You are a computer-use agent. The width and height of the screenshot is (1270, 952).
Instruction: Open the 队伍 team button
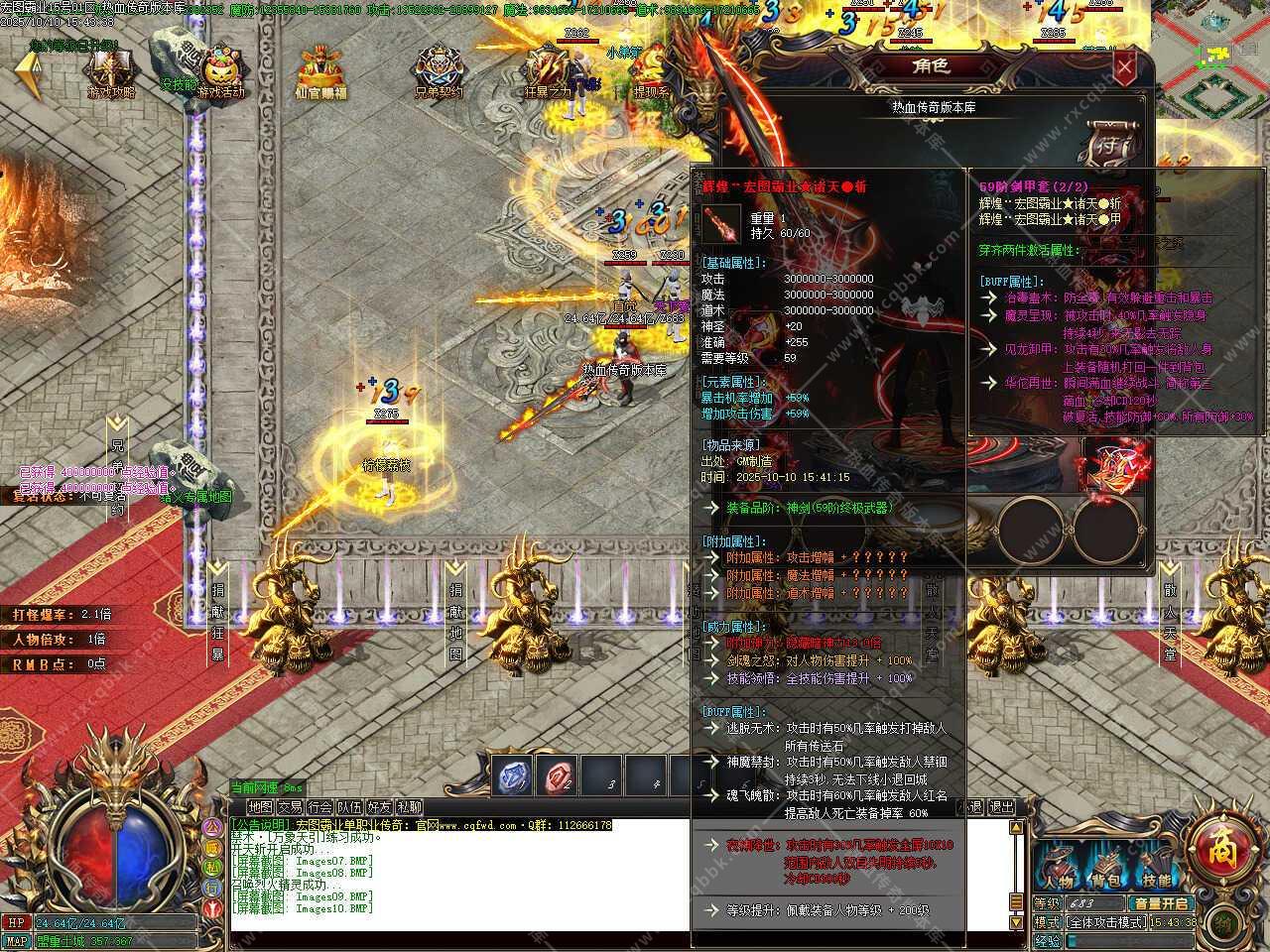tap(349, 807)
